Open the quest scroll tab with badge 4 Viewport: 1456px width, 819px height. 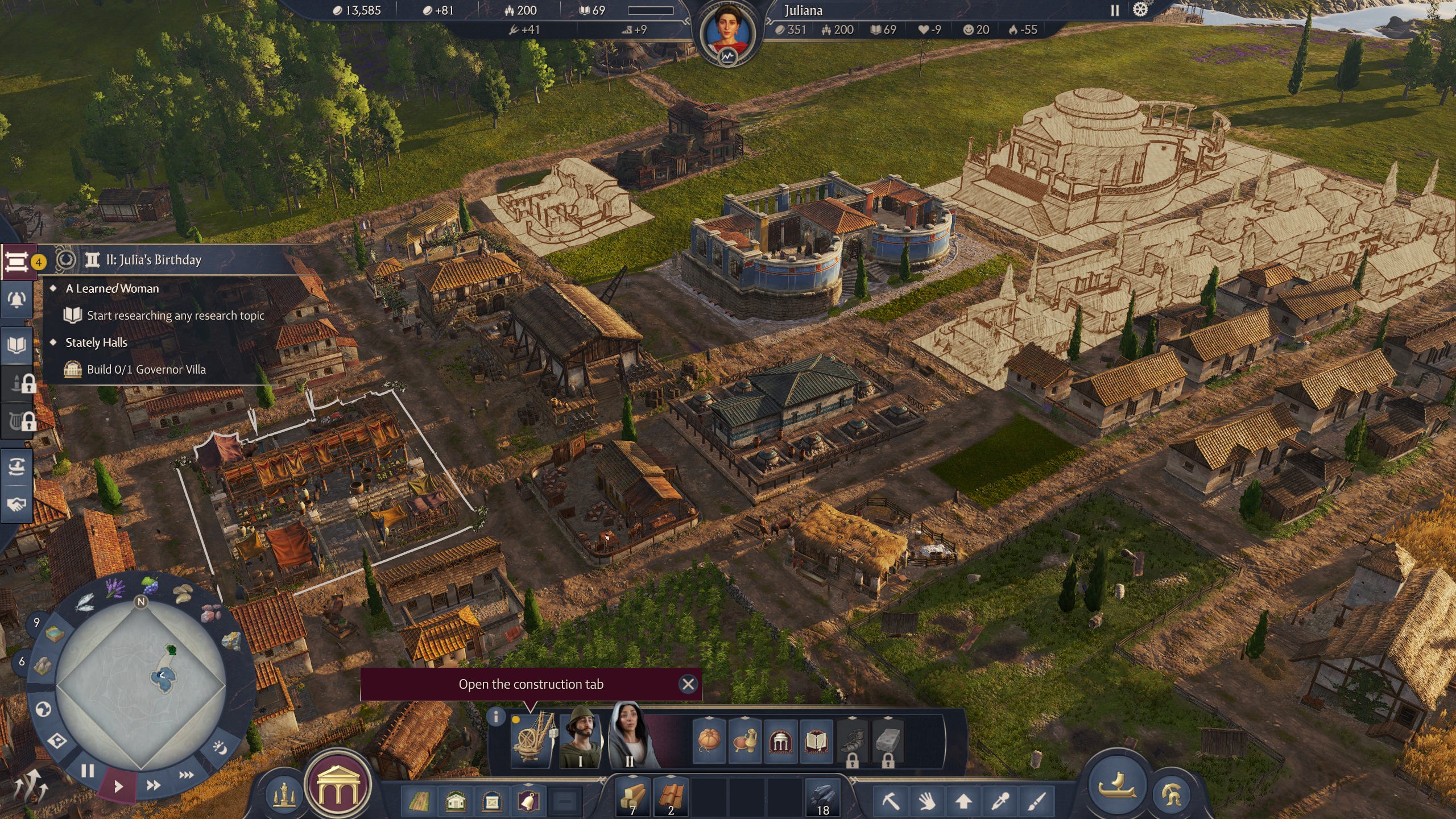[17, 262]
